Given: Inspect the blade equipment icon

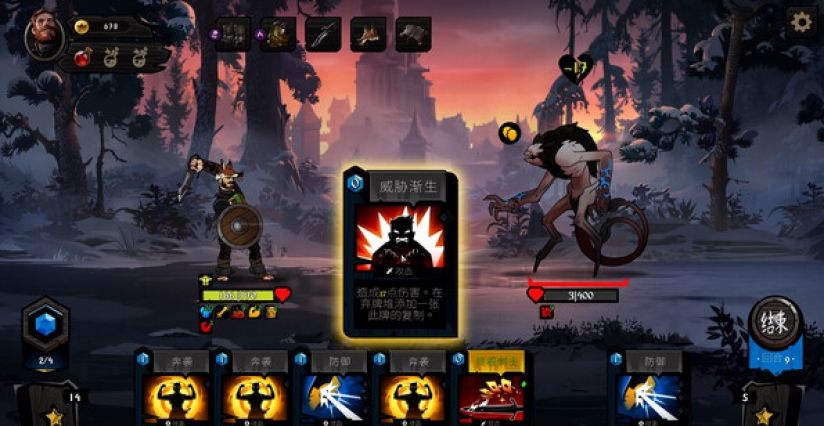Looking at the screenshot, I should [x=322, y=34].
